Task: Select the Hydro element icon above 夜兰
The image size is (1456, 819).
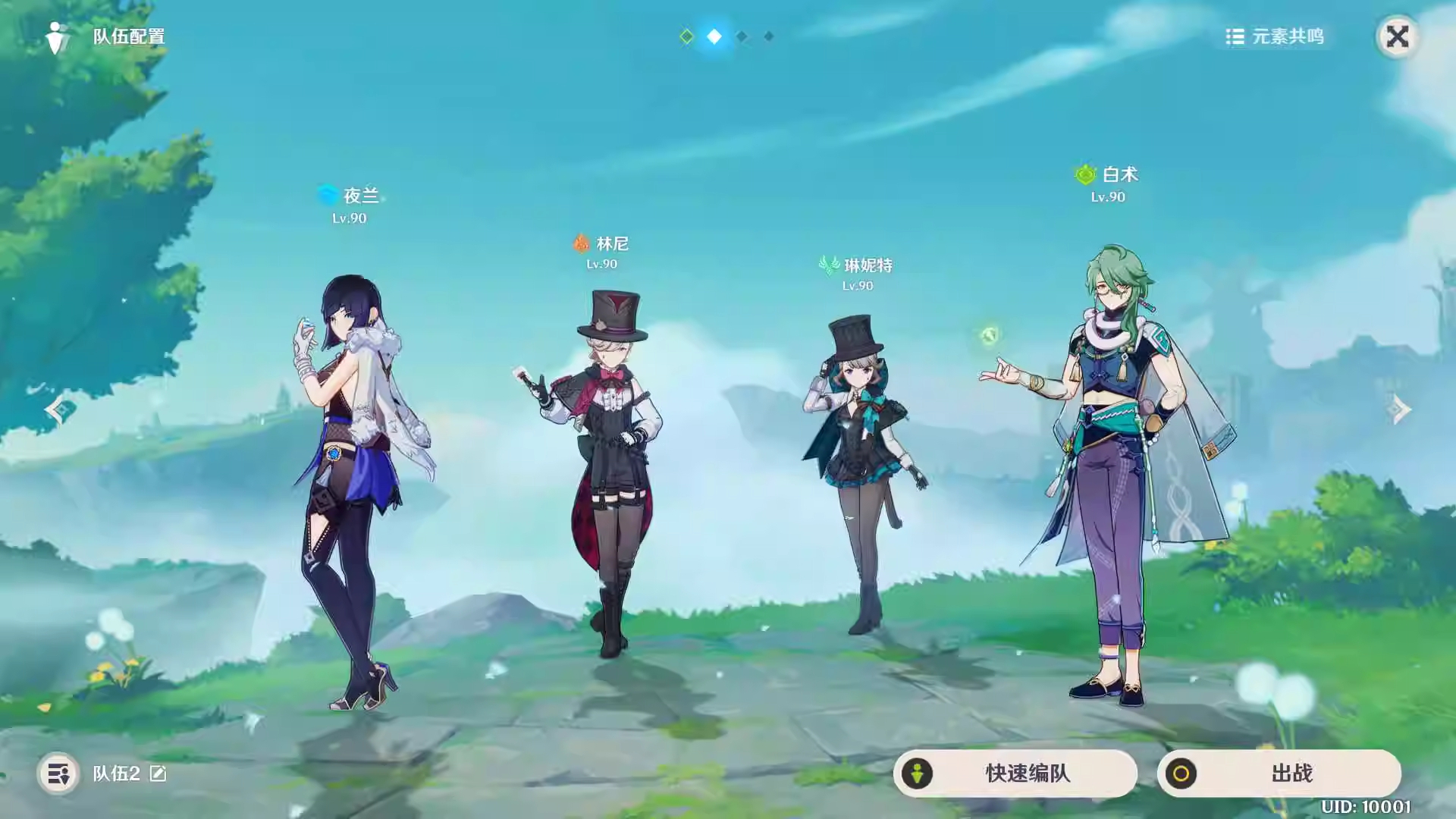Action: pos(326,195)
